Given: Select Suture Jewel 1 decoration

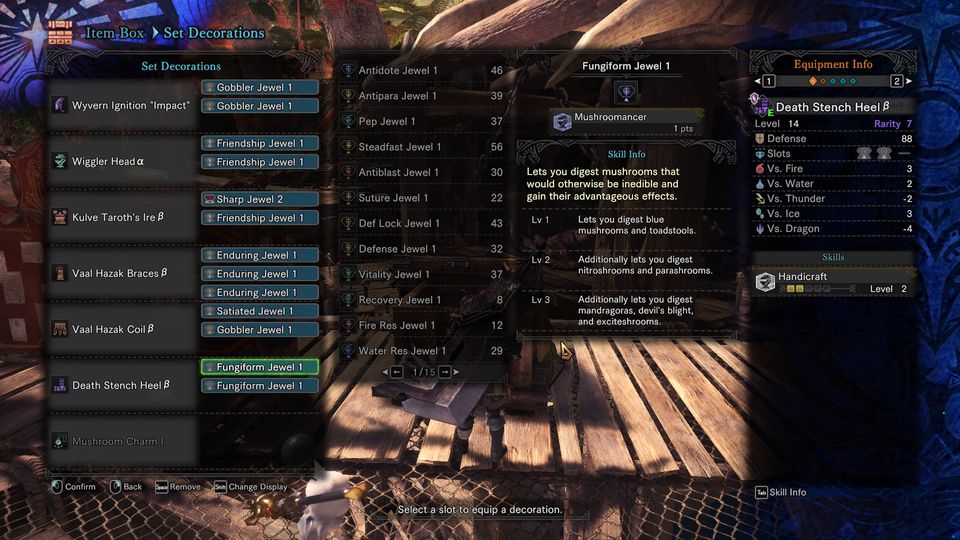Looking at the screenshot, I should pyautogui.click(x=422, y=198).
